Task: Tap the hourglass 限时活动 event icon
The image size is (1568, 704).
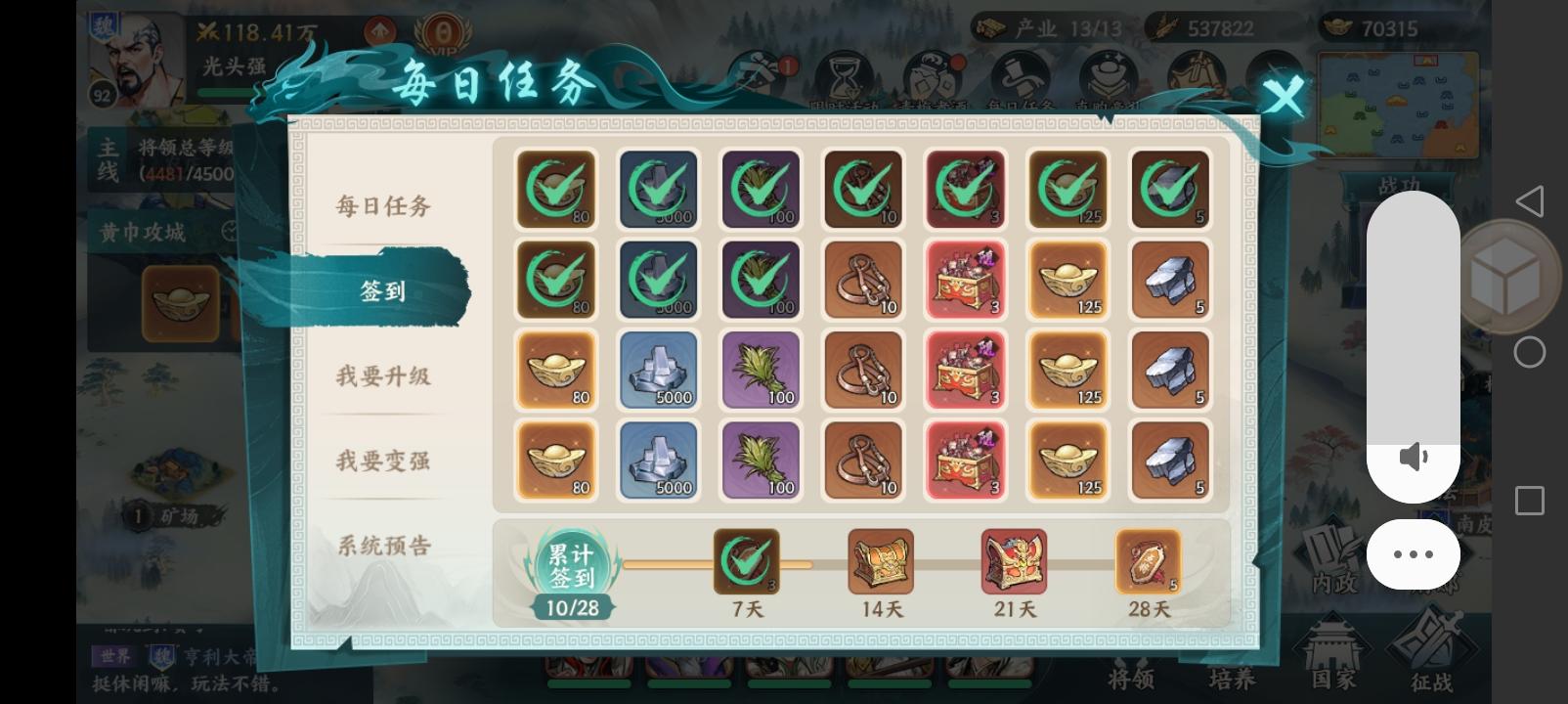Action: [x=843, y=73]
